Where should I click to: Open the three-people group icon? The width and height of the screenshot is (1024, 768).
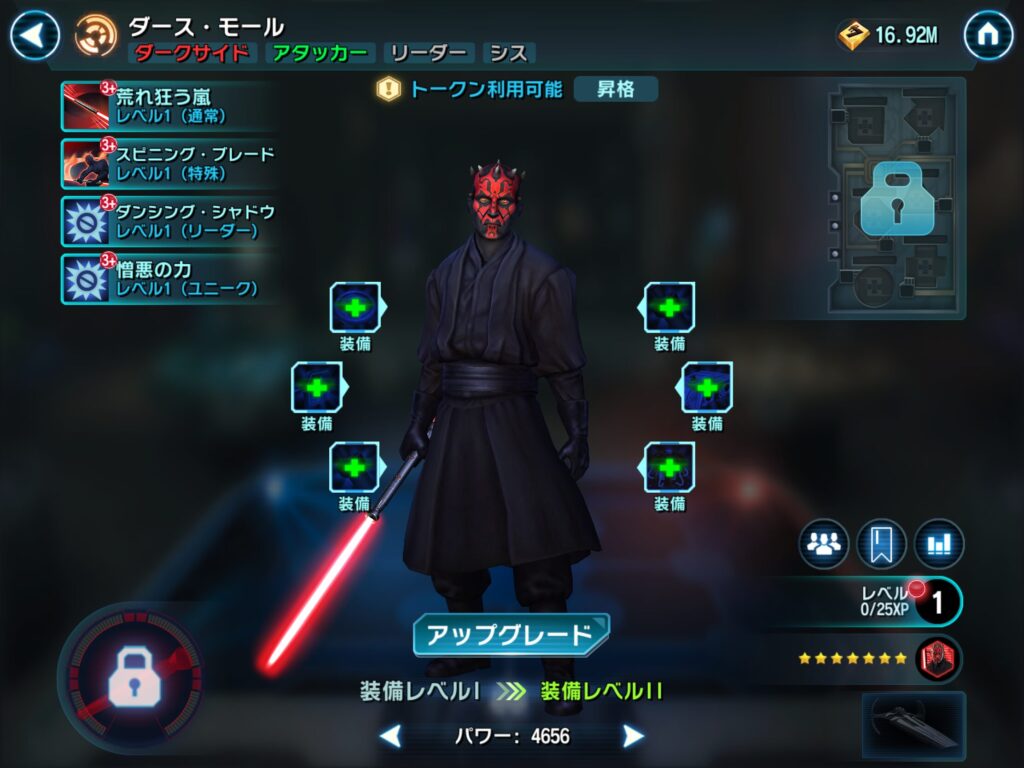[x=823, y=545]
